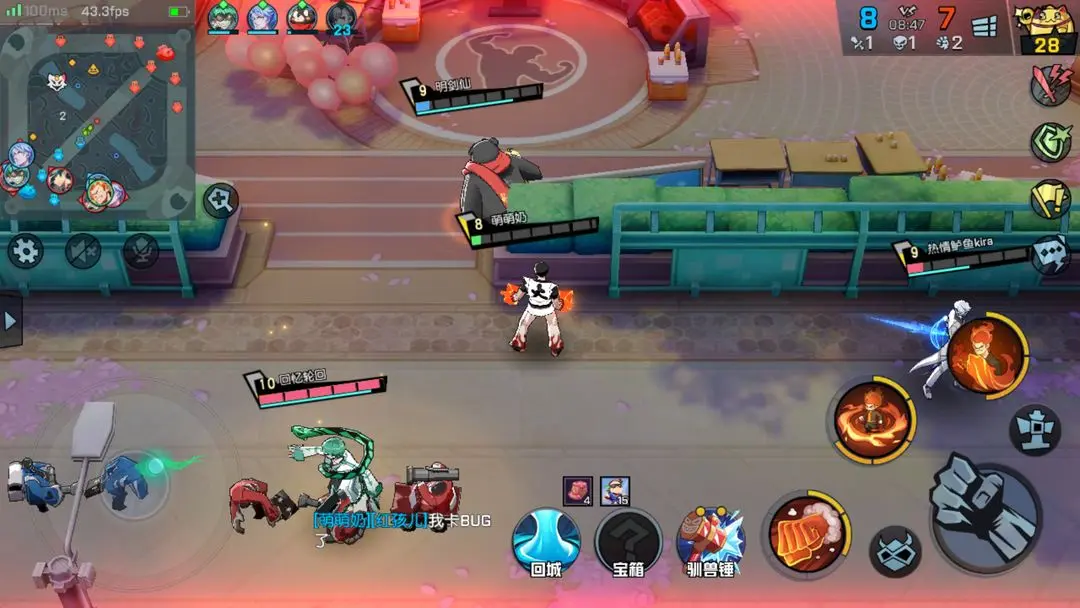The image size is (1080, 608).
Task: Send the sword attack signal
Action: pyautogui.click(x=1050, y=86)
